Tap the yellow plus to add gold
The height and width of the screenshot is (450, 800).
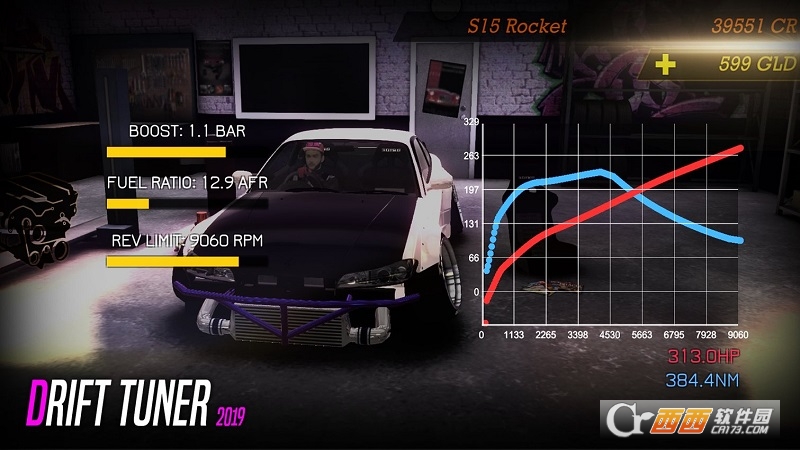665,65
